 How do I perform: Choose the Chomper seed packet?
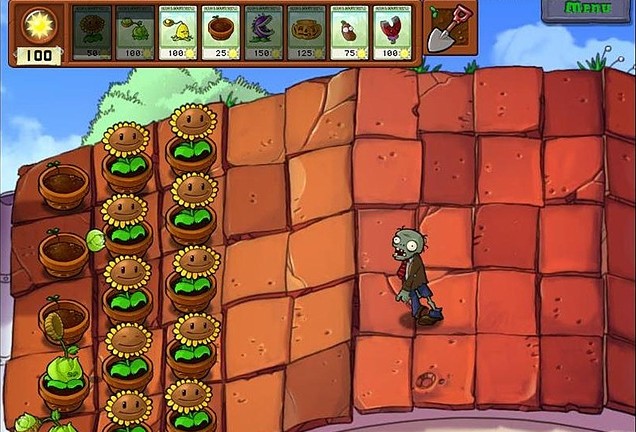click(x=264, y=32)
